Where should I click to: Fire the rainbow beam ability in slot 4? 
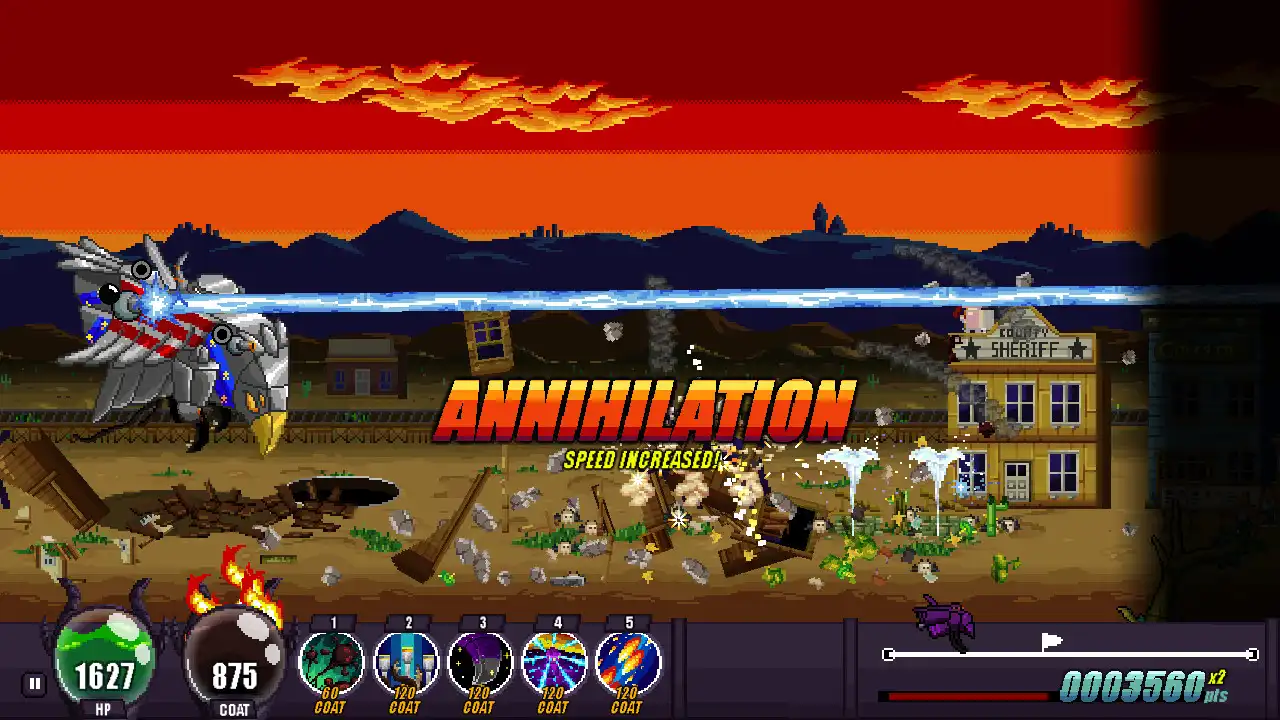coord(553,662)
